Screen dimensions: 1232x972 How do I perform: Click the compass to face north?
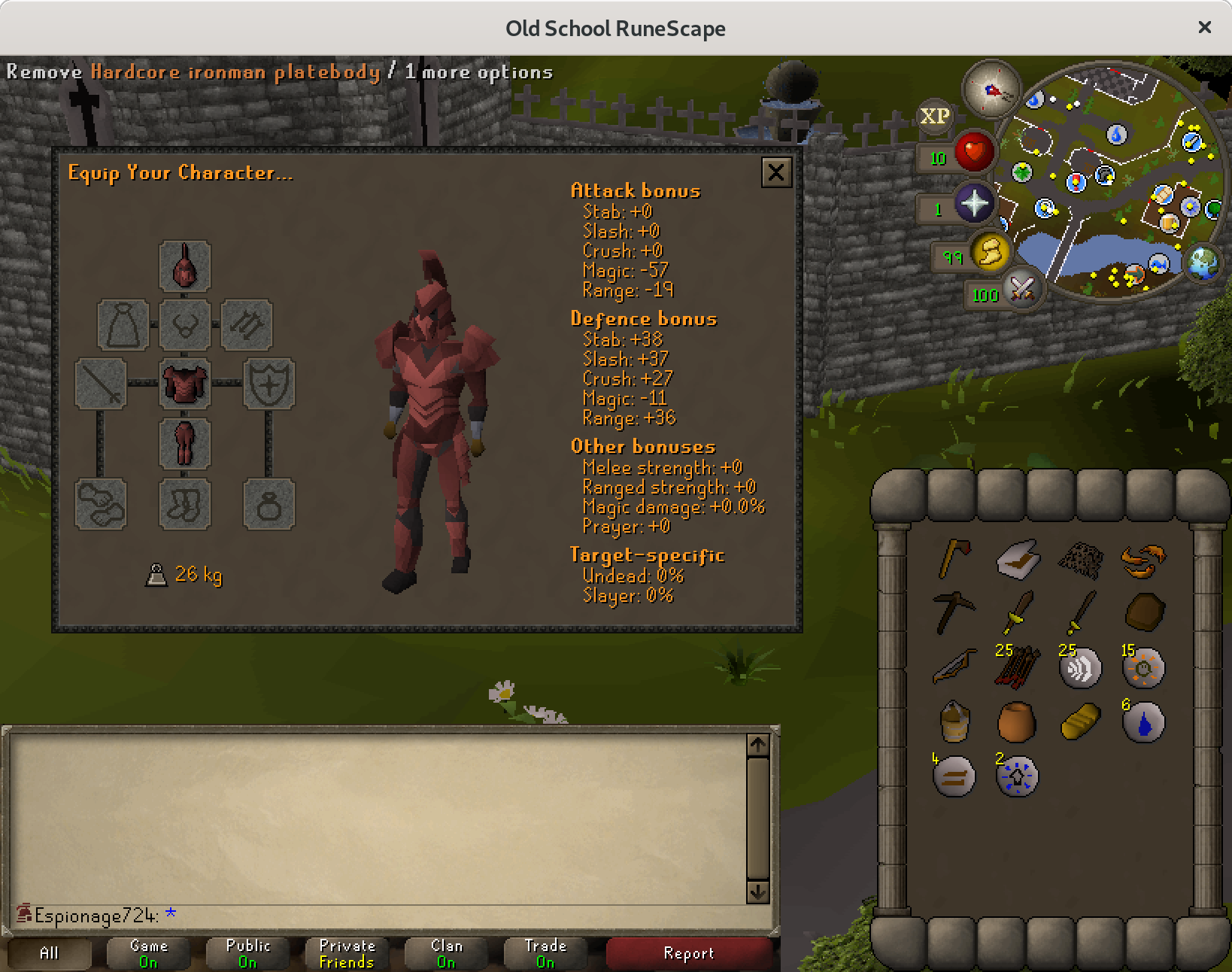click(991, 90)
